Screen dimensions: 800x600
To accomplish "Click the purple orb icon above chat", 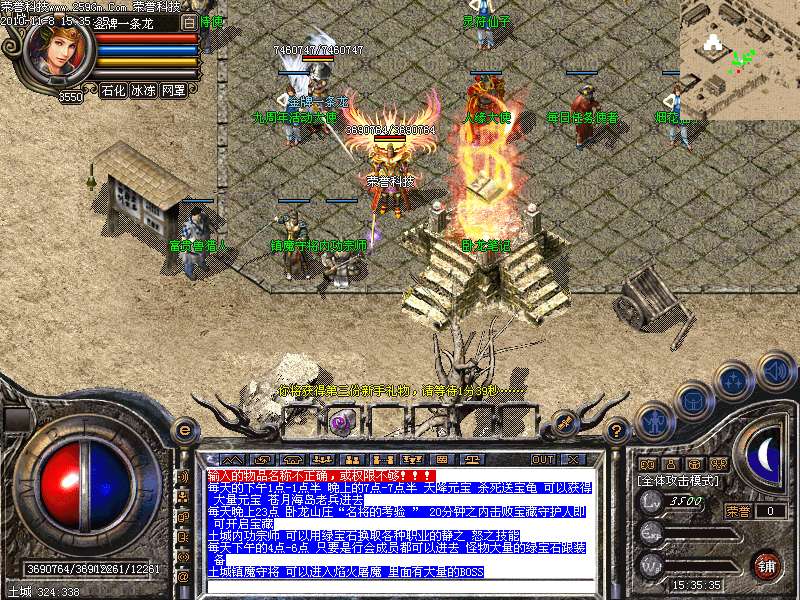I will (x=340, y=421).
